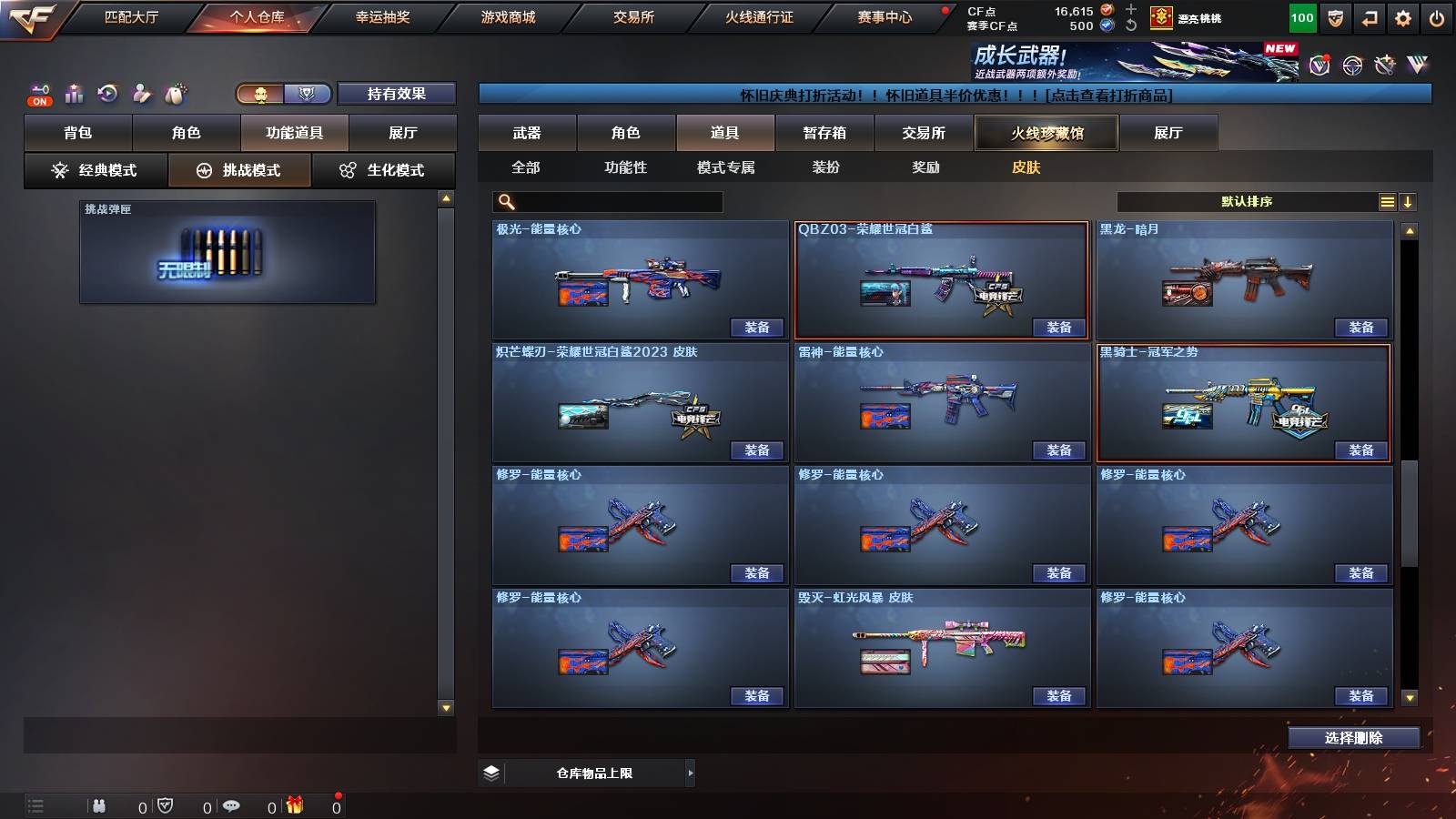Click the stats bar-chart icon on the left
The image size is (1456, 819).
73,93
